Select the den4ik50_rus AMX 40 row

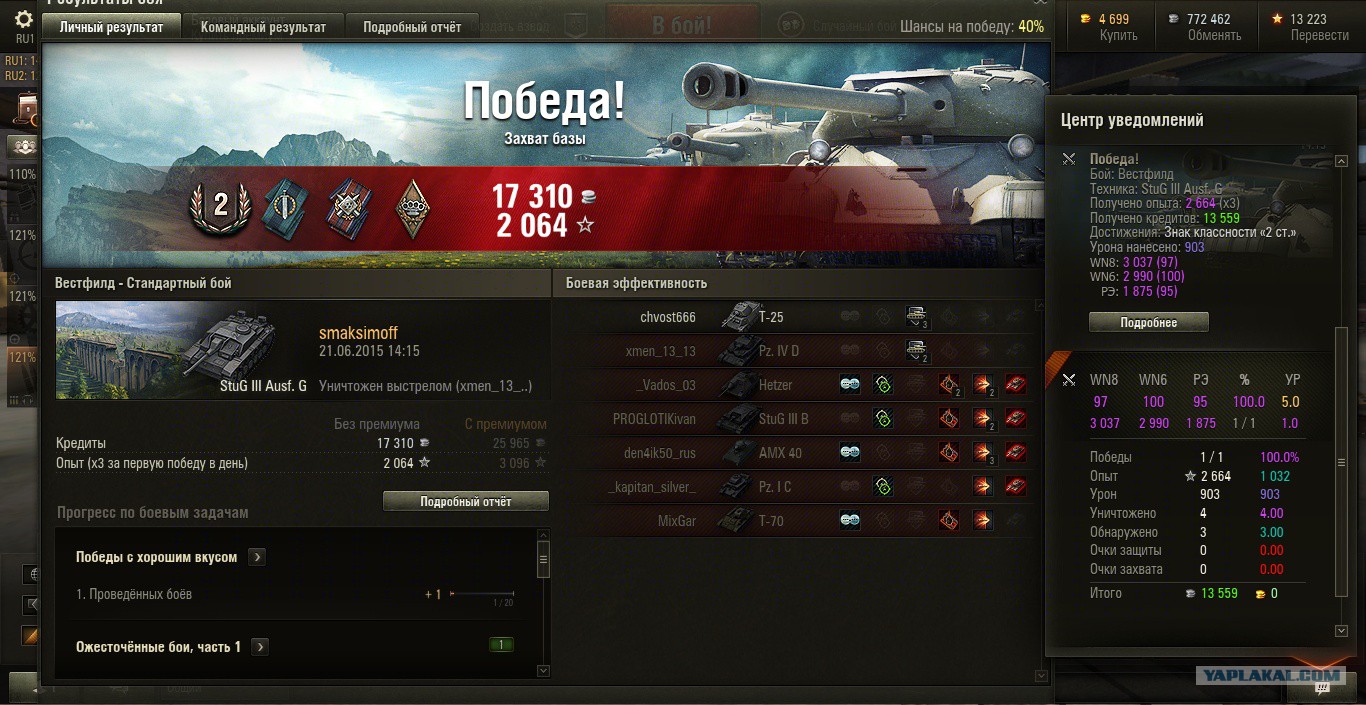coord(659,453)
